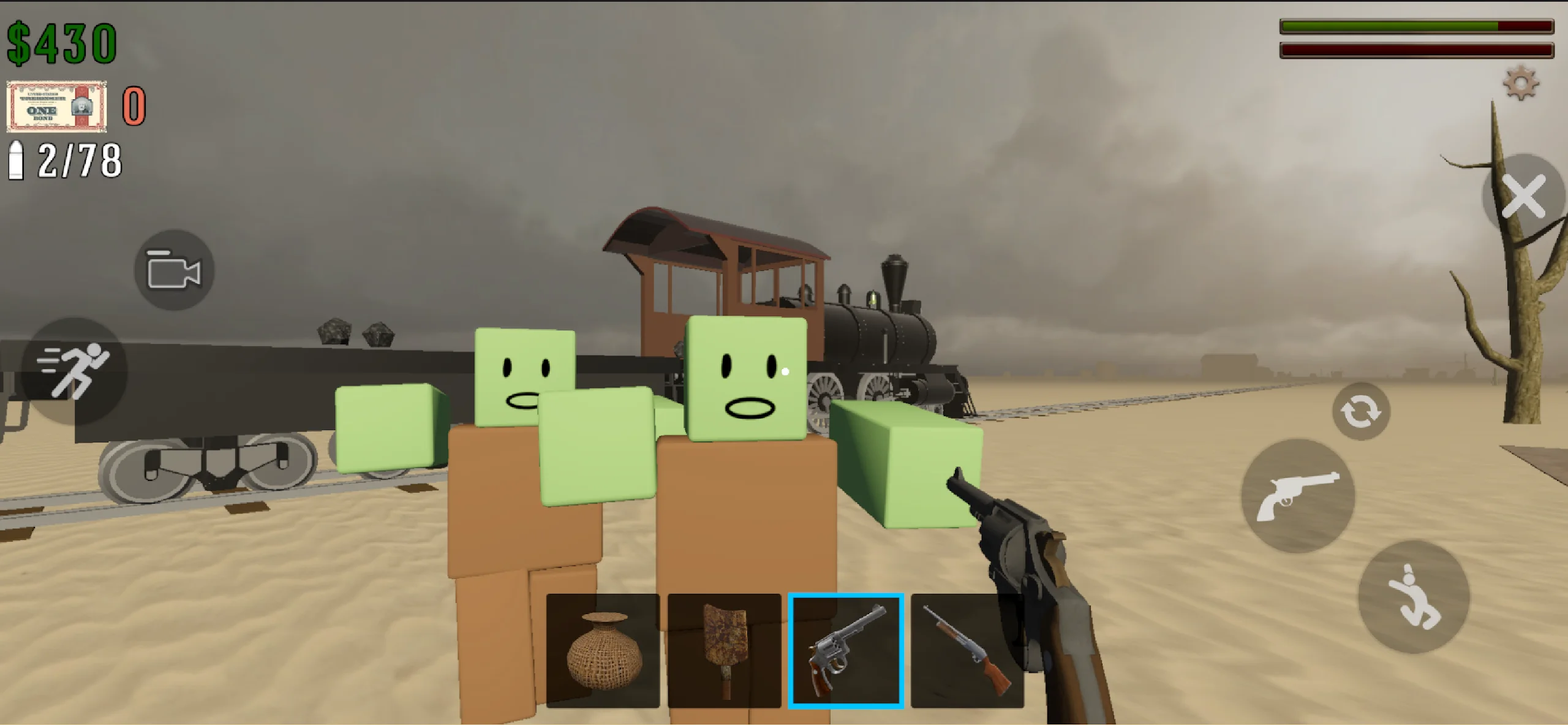This screenshot has height=725, width=1568.
Task: Fire the revolver shoot button
Action: coord(1298,495)
